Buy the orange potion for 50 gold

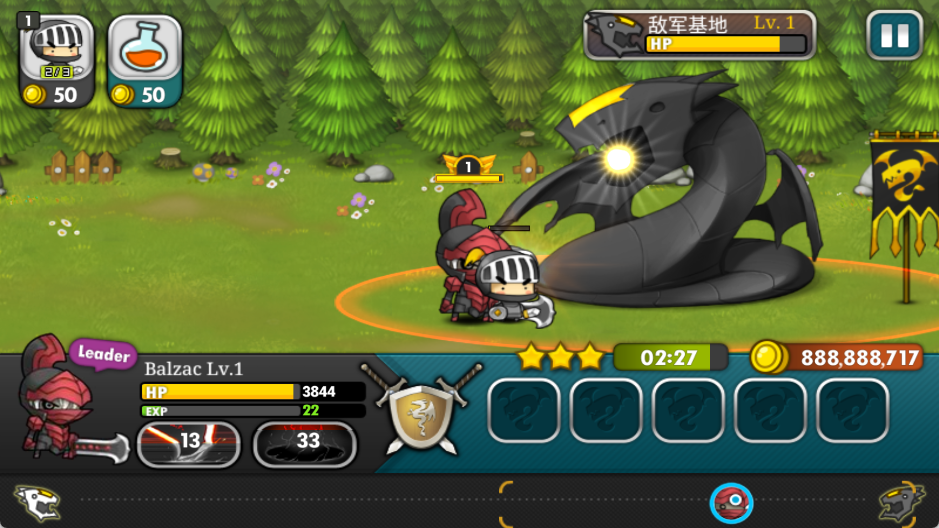144,60
